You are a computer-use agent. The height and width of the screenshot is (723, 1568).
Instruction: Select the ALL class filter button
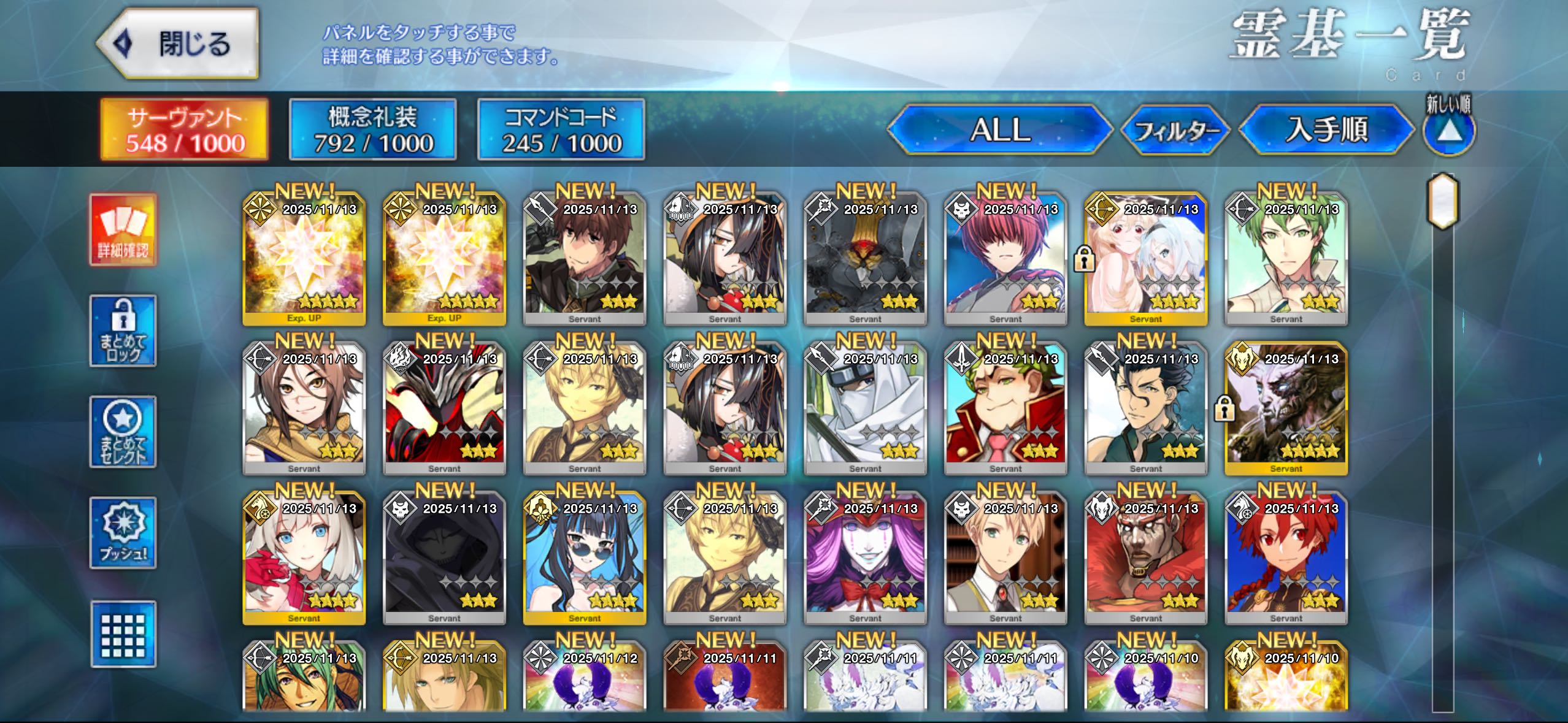[999, 130]
